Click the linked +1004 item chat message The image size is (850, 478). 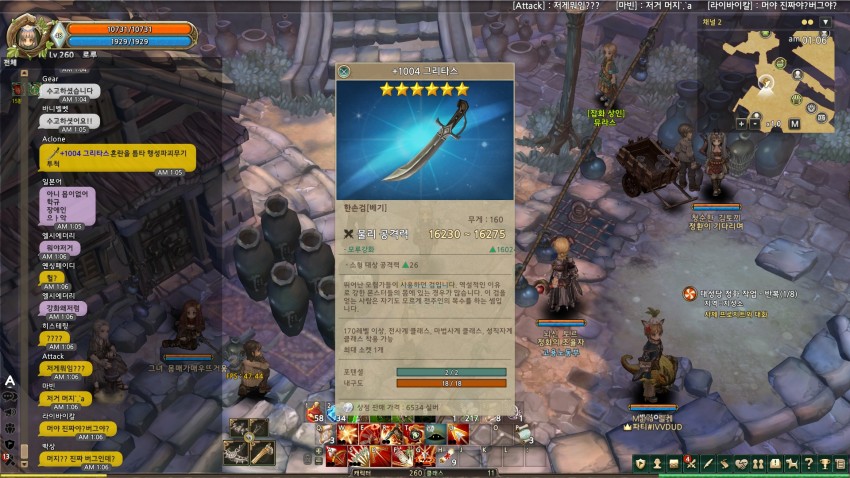pyautogui.click(x=118, y=157)
